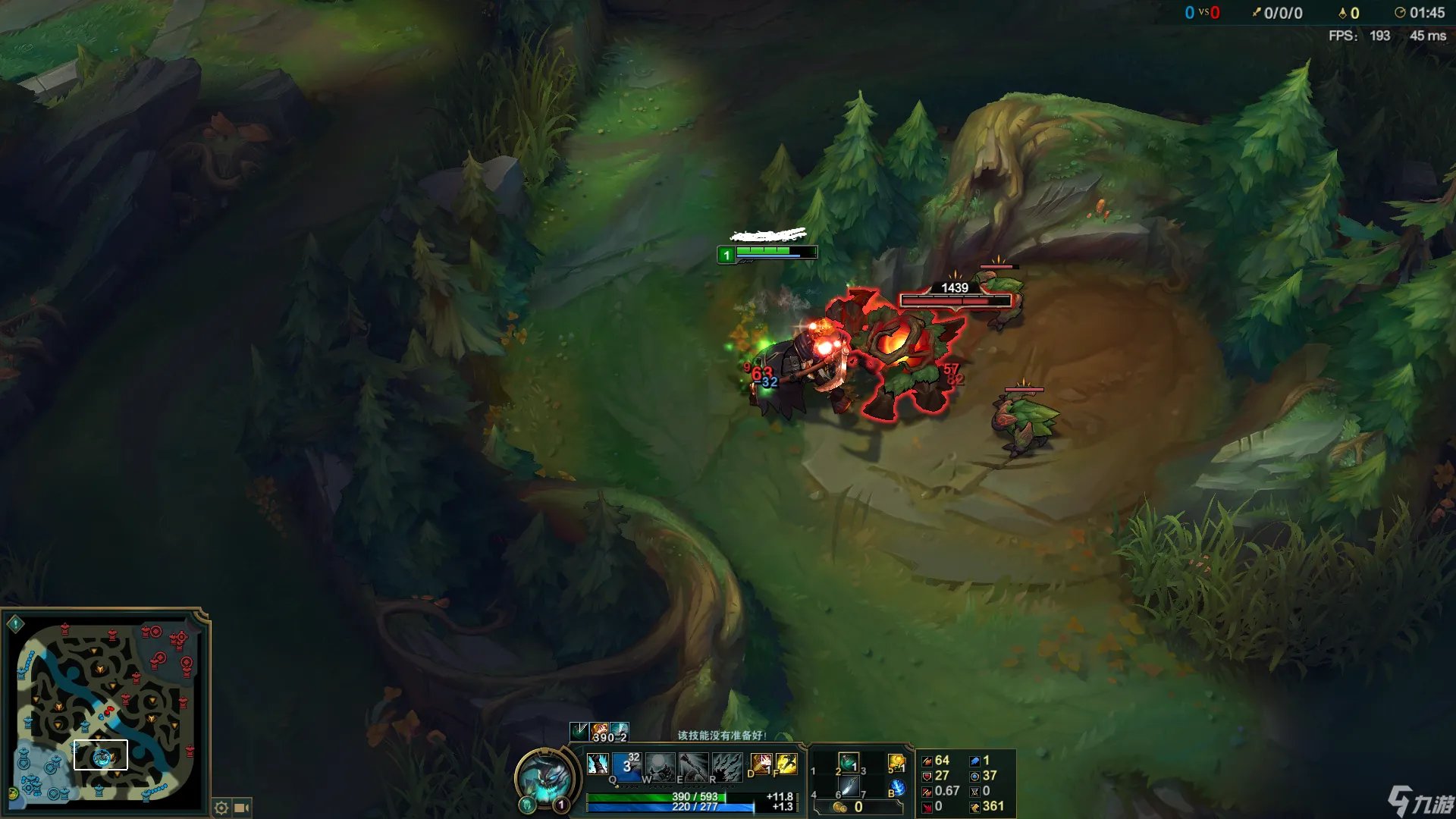1456x819 pixels.
Task: Click the blue Recall button
Action: [x=897, y=788]
